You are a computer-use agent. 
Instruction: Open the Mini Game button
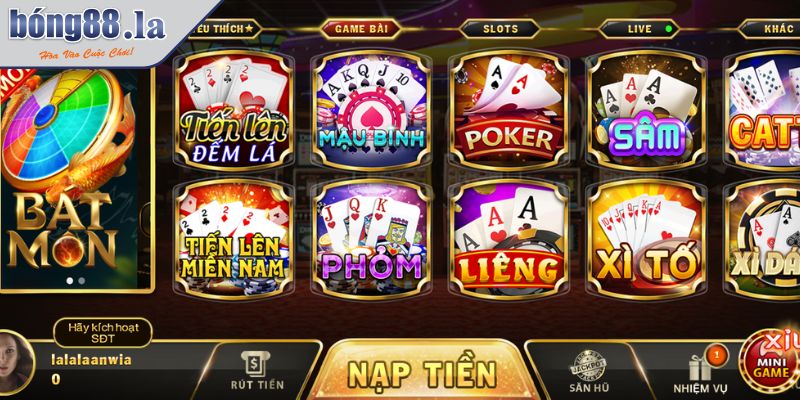click(772, 362)
